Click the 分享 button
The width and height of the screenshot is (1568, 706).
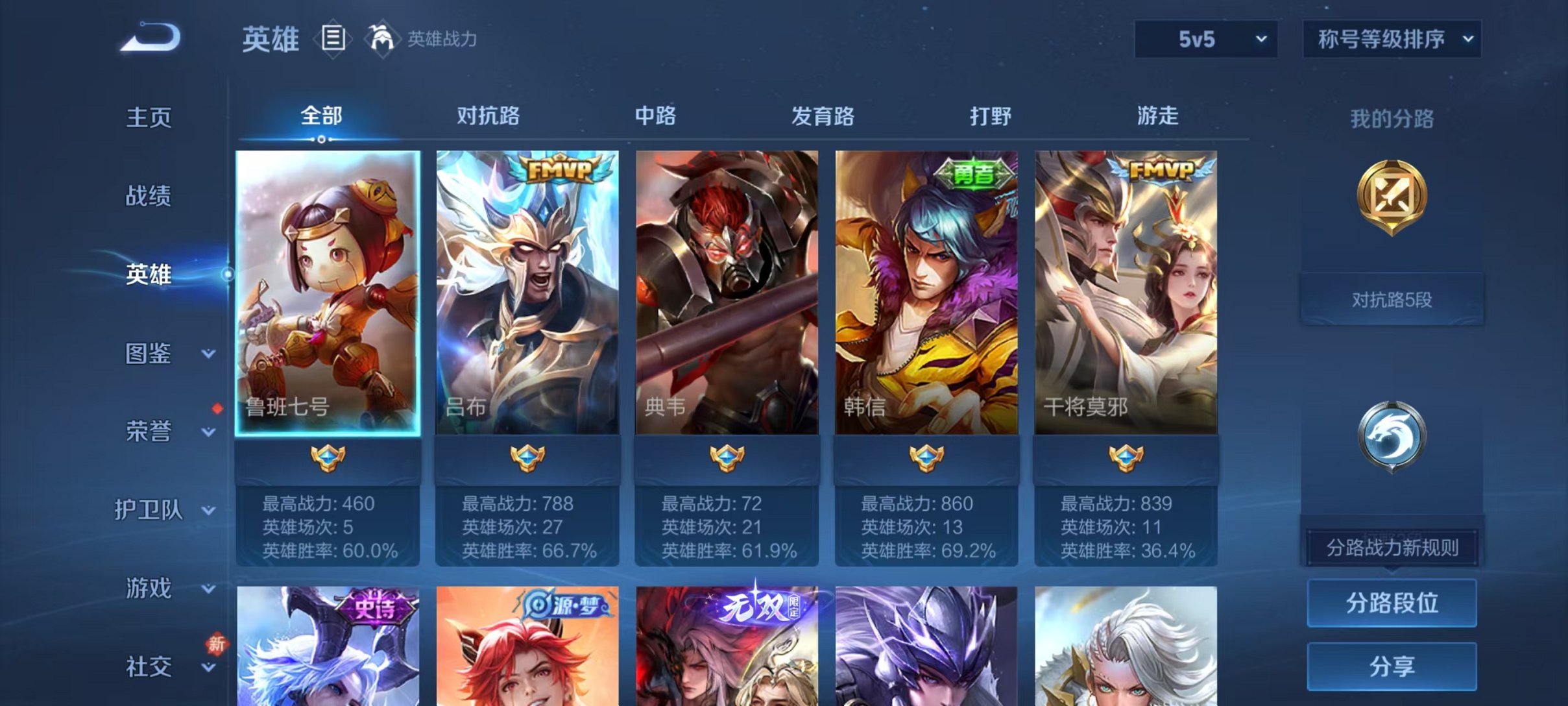(1391, 664)
